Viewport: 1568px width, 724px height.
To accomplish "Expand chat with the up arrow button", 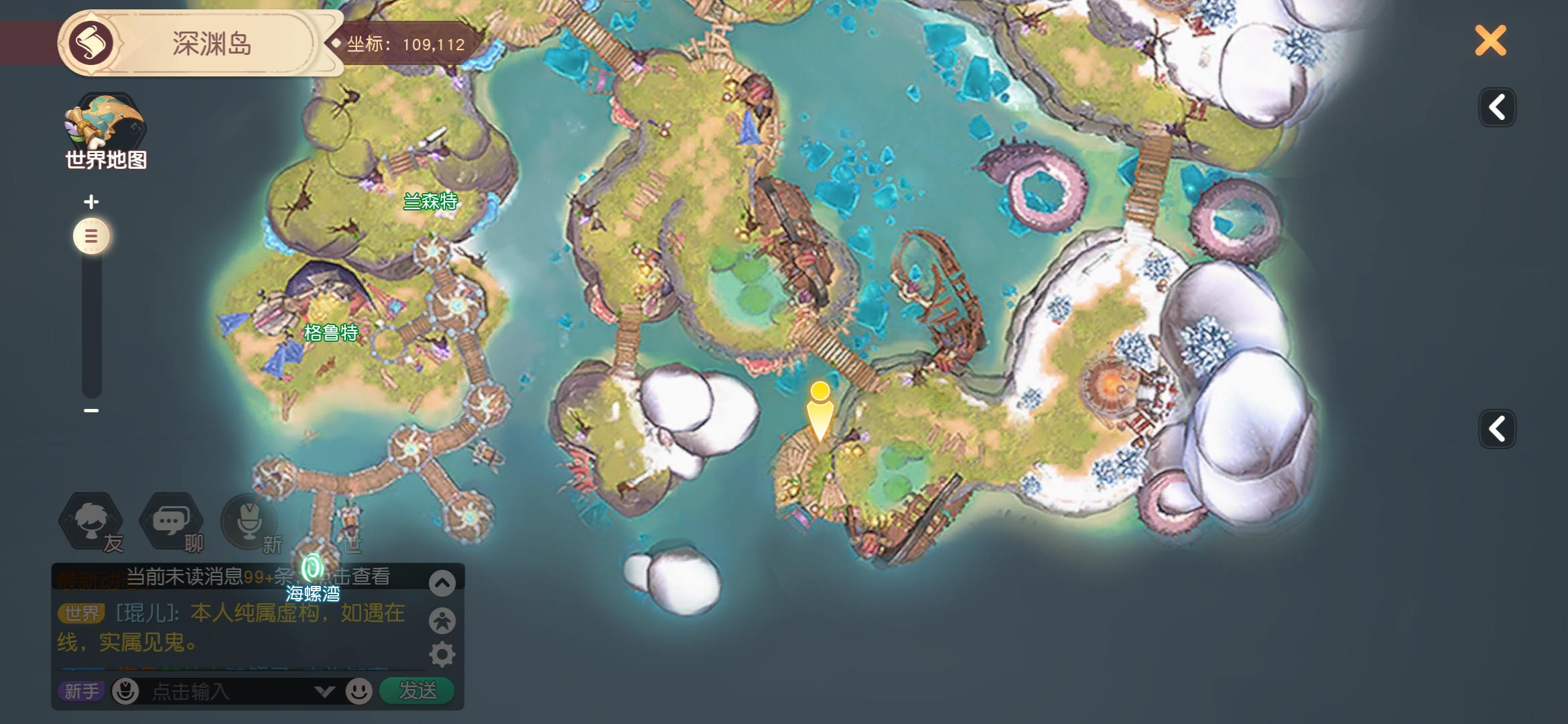I will [x=442, y=583].
